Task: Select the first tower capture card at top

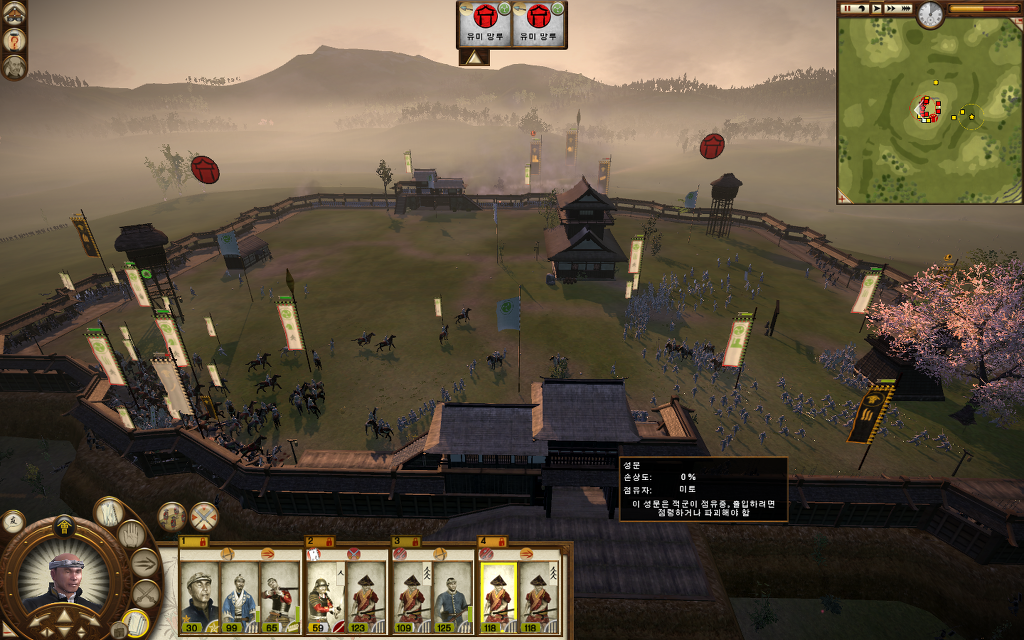Action: click(x=485, y=24)
